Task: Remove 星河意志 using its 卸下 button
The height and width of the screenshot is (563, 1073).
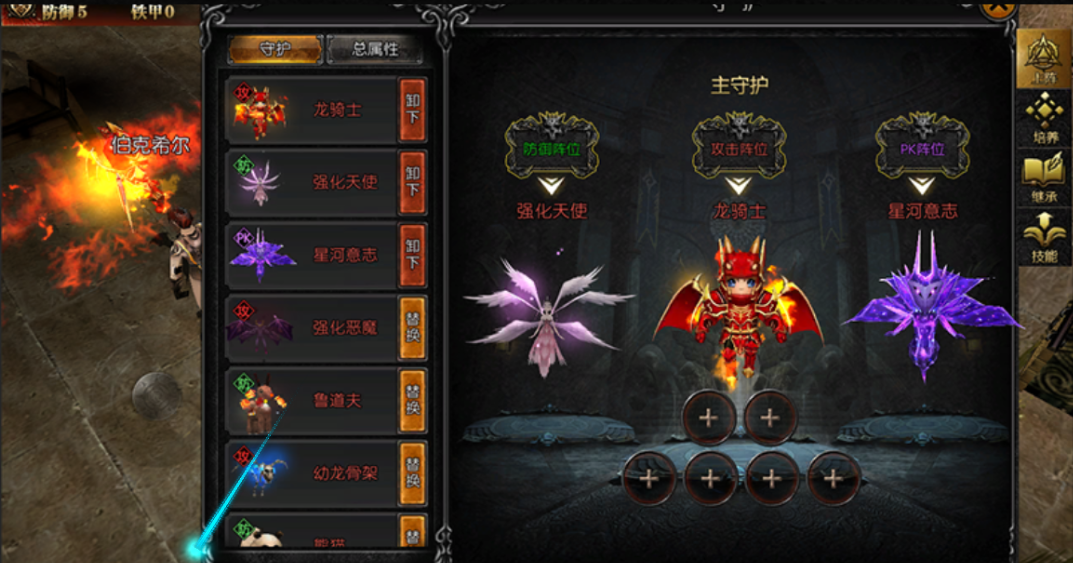Action: coord(412,255)
